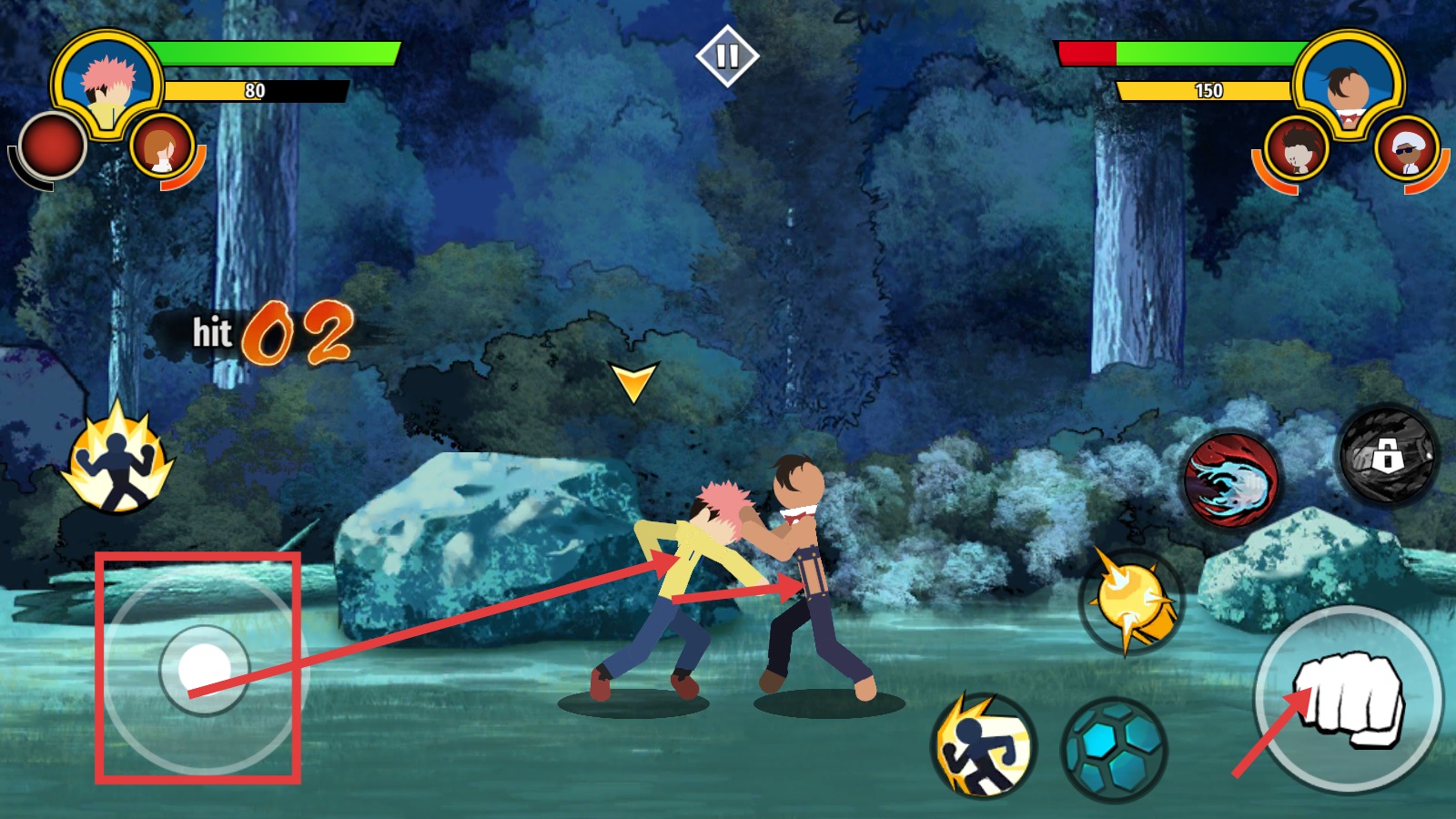
Task: Select the dark-haired enemy reserve portrait
Action: click(1296, 149)
